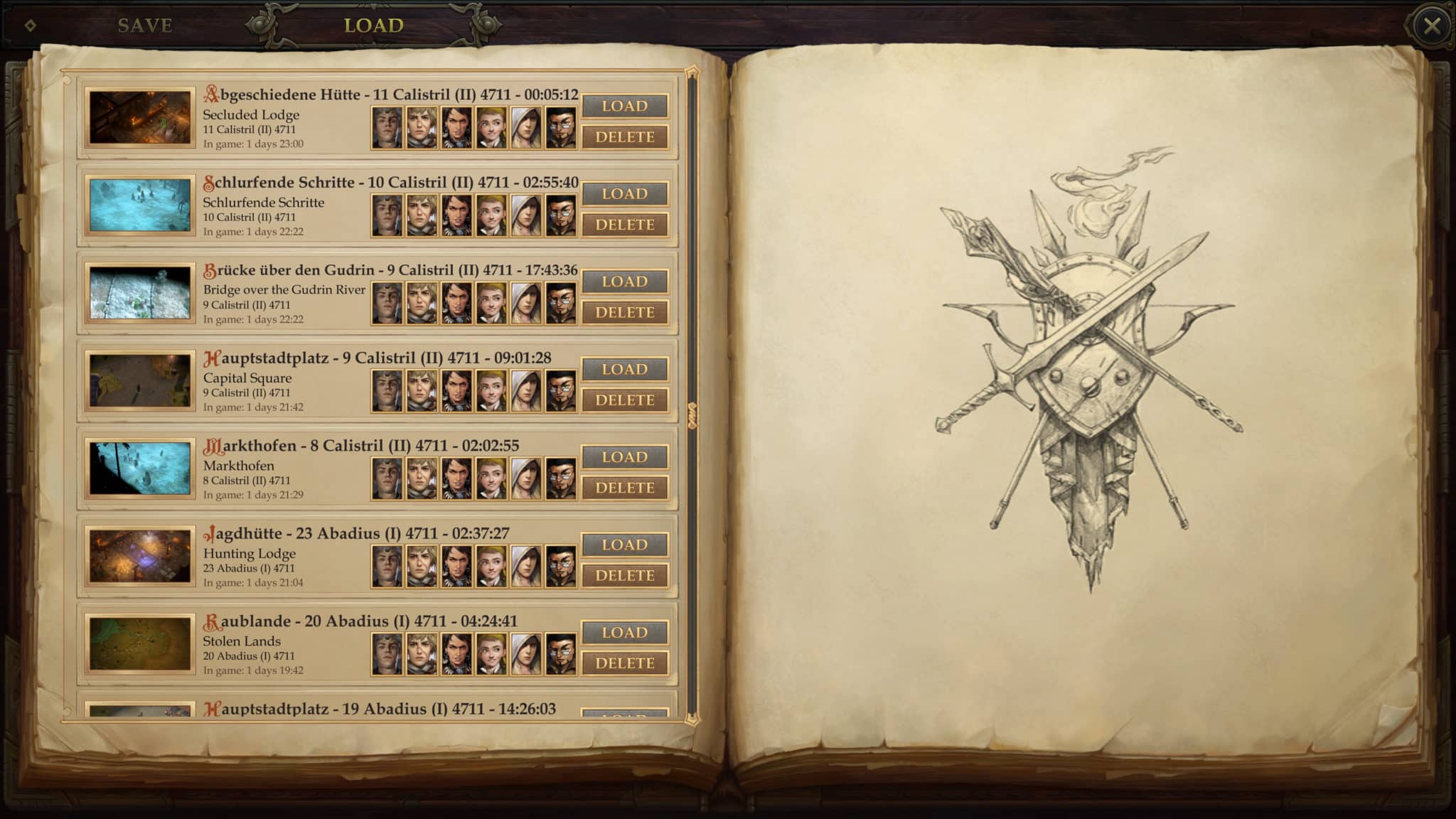Delete the Schlurfende Schritte save
The image size is (1456, 819).
tap(625, 225)
